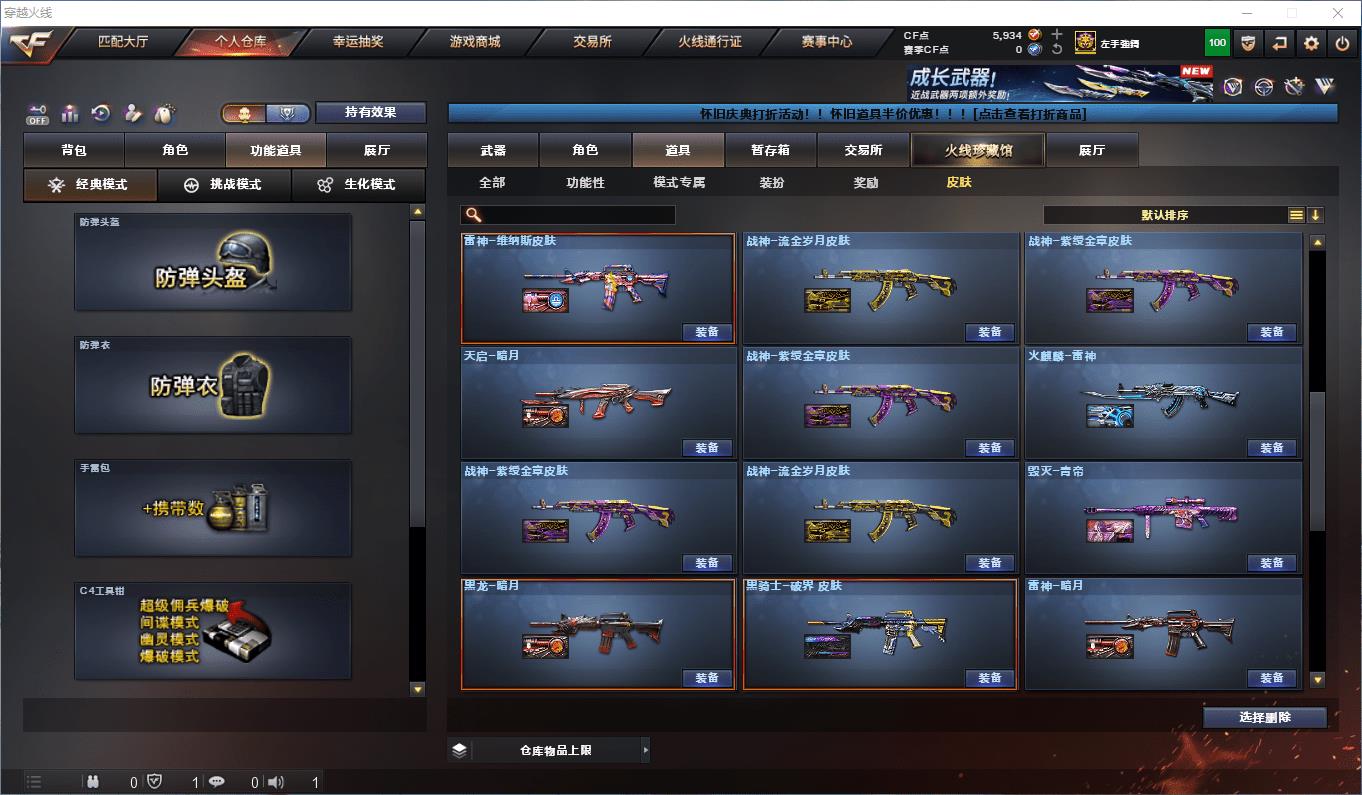Open the 匹配大厅 matchmaking lobby
Image resolution: width=1362 pixels, height=795 pixels.
point(123,42)
